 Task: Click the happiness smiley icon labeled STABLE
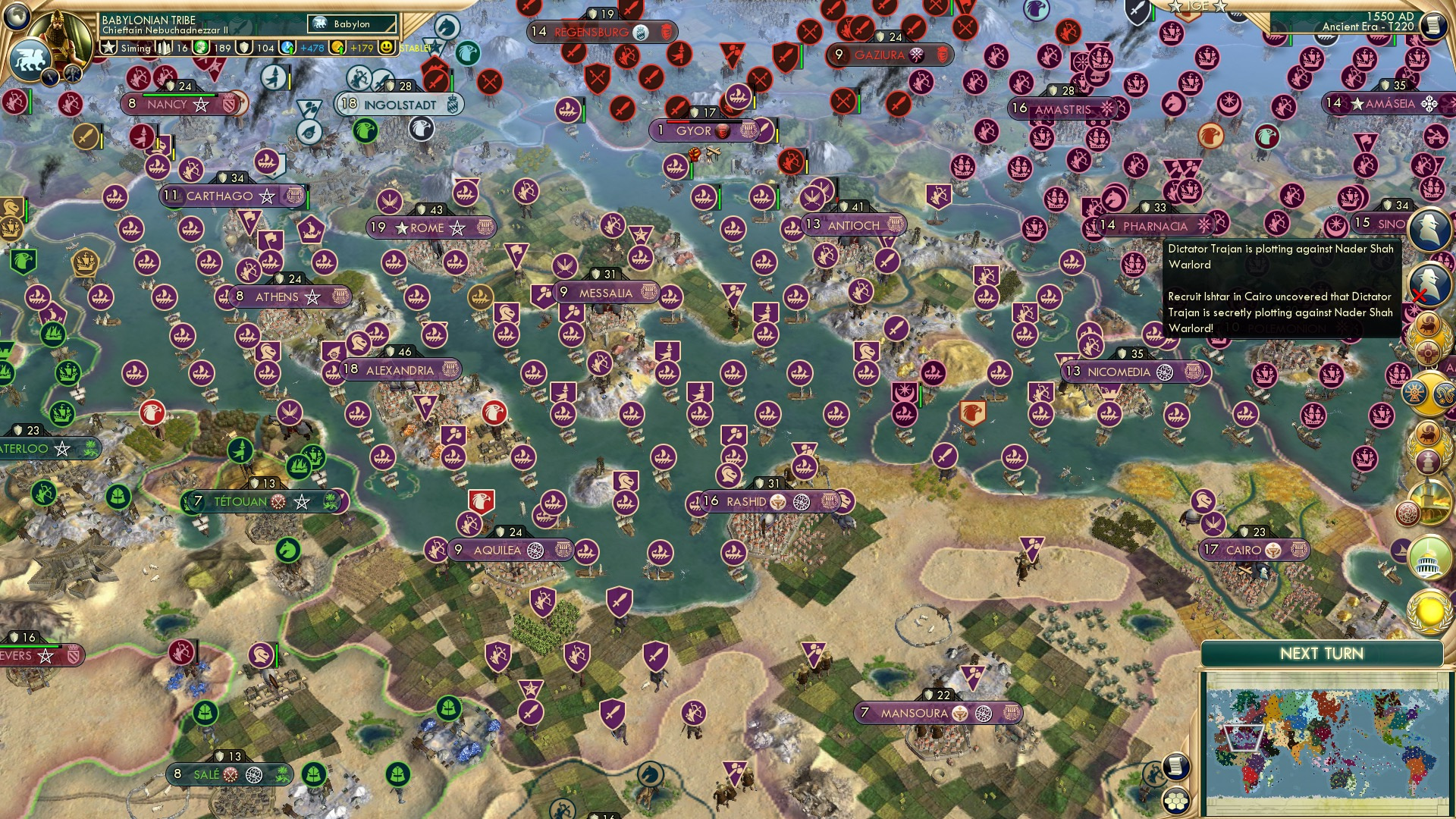click(386, 47)
